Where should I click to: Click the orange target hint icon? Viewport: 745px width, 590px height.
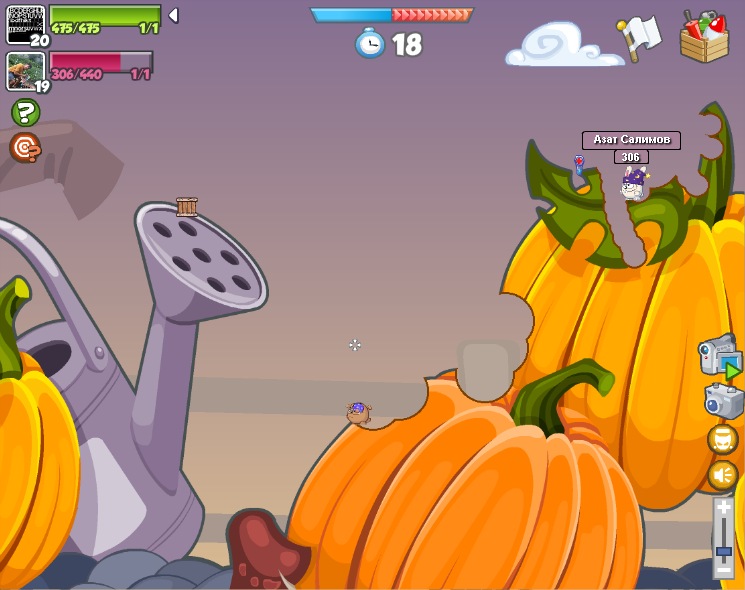[x=25, y=148]
